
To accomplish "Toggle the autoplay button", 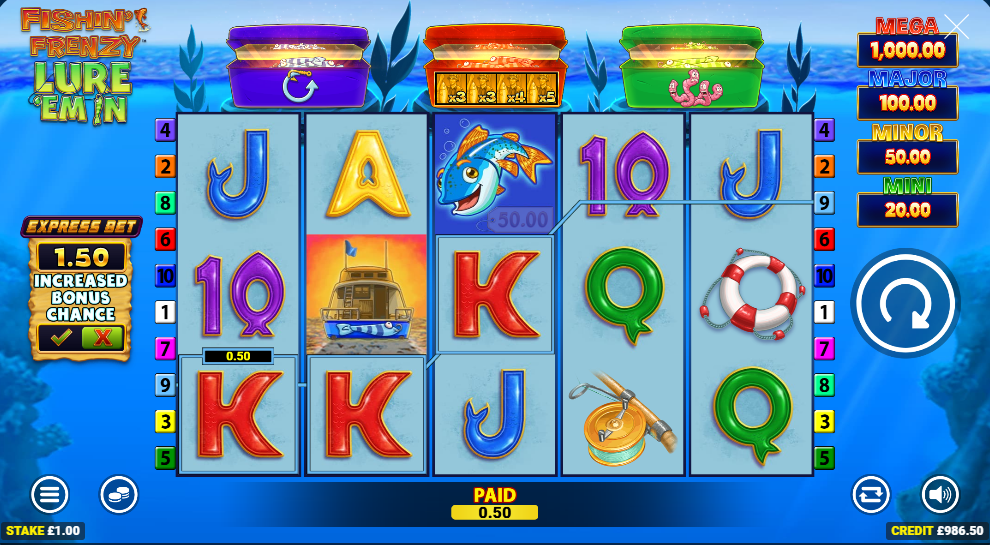I will [870, 494].
